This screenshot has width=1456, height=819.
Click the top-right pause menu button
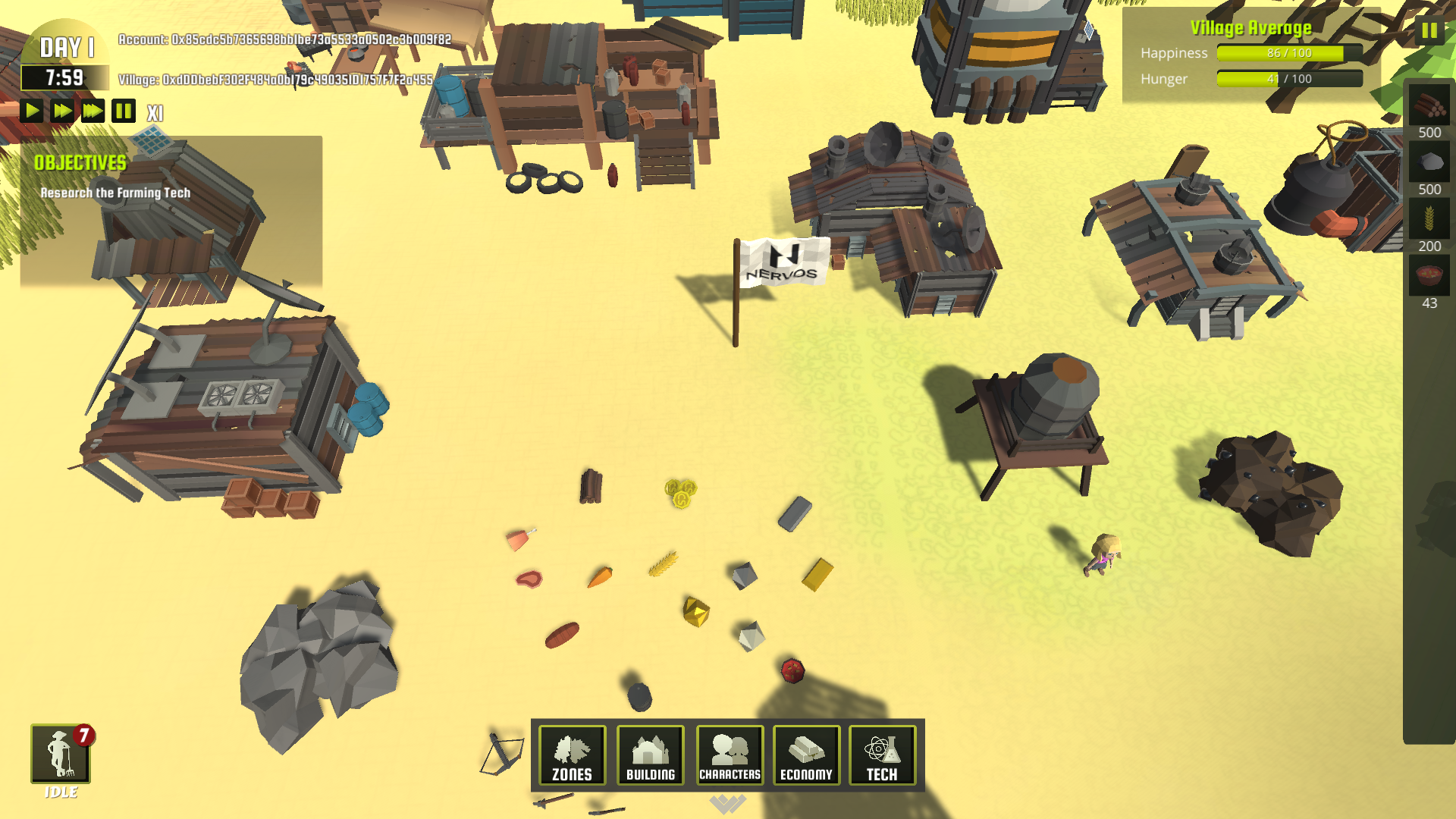click(x=1429, y=31)
